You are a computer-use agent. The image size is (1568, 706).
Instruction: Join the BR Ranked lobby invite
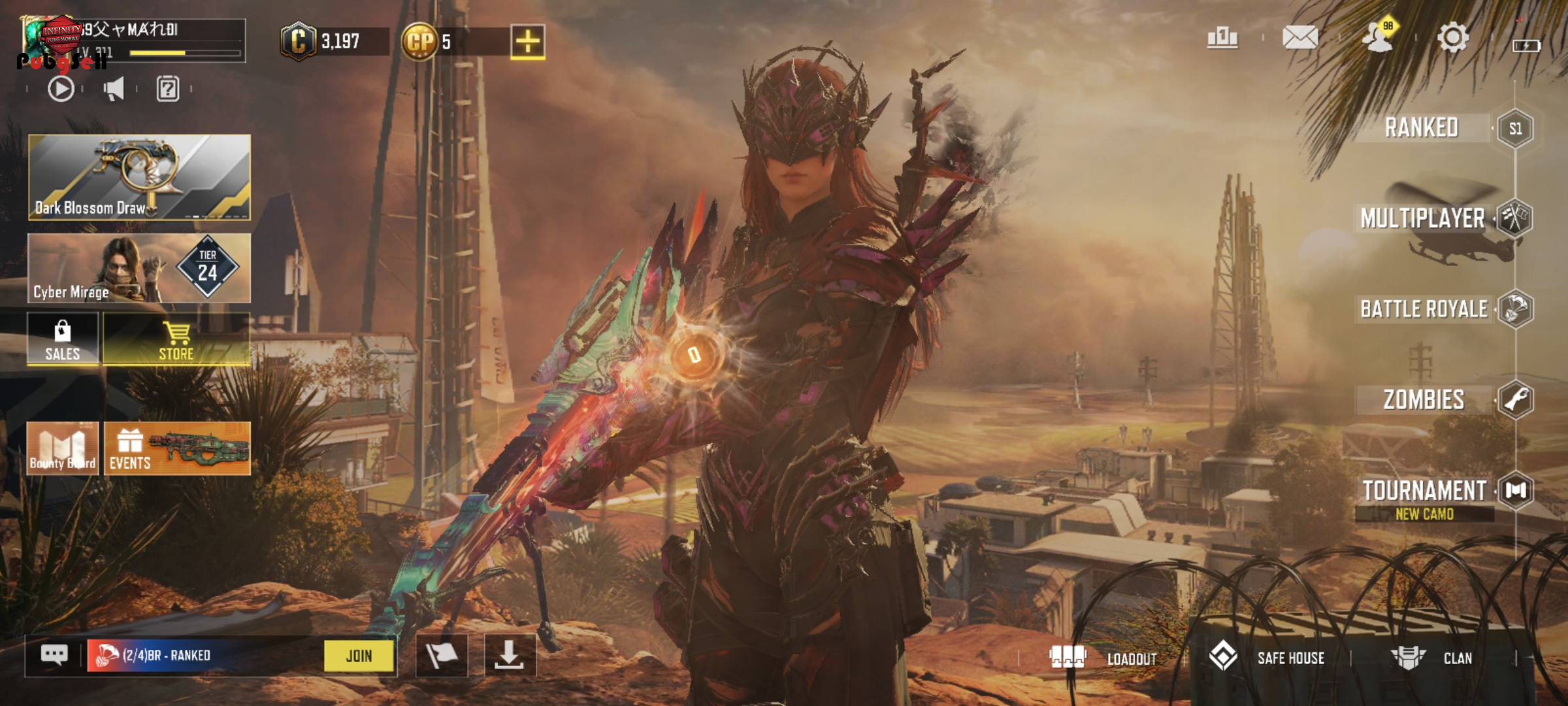point(359,656)
